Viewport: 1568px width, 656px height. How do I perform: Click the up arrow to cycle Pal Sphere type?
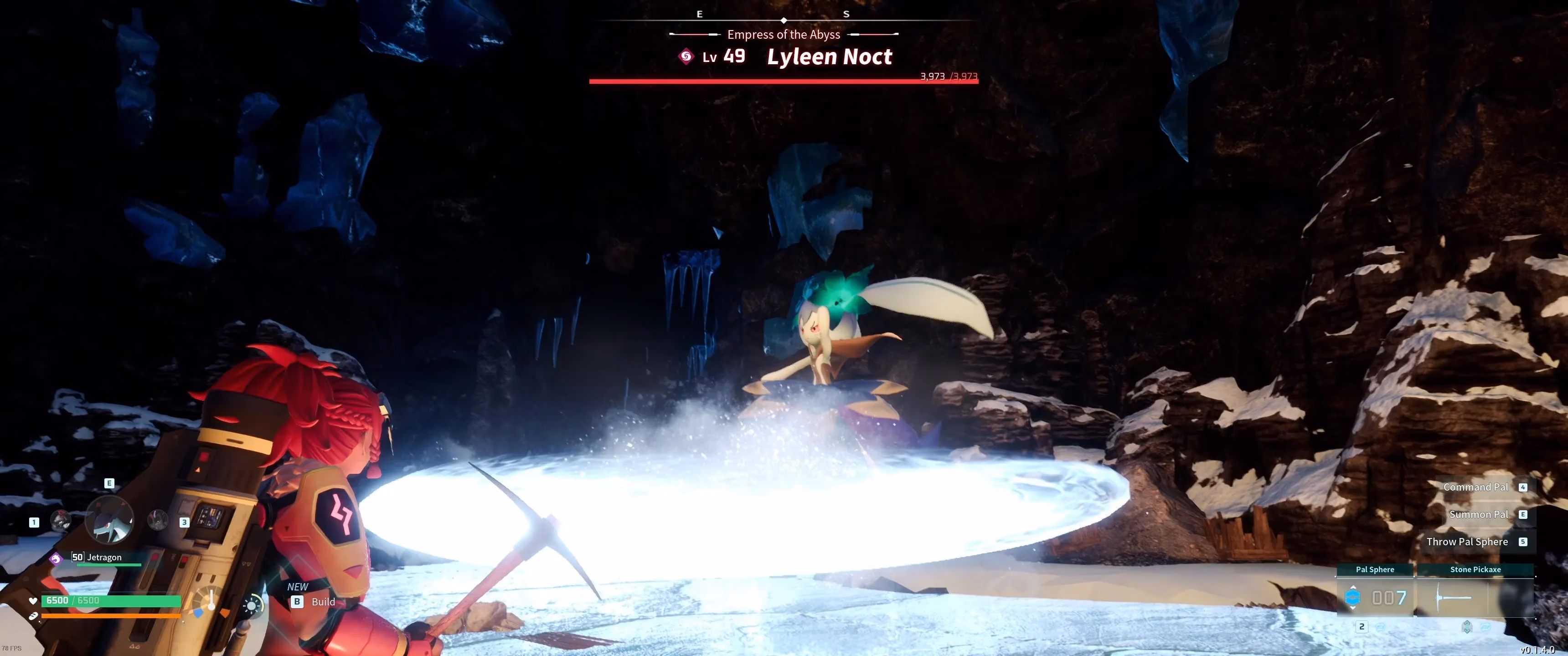(1352, 588)
